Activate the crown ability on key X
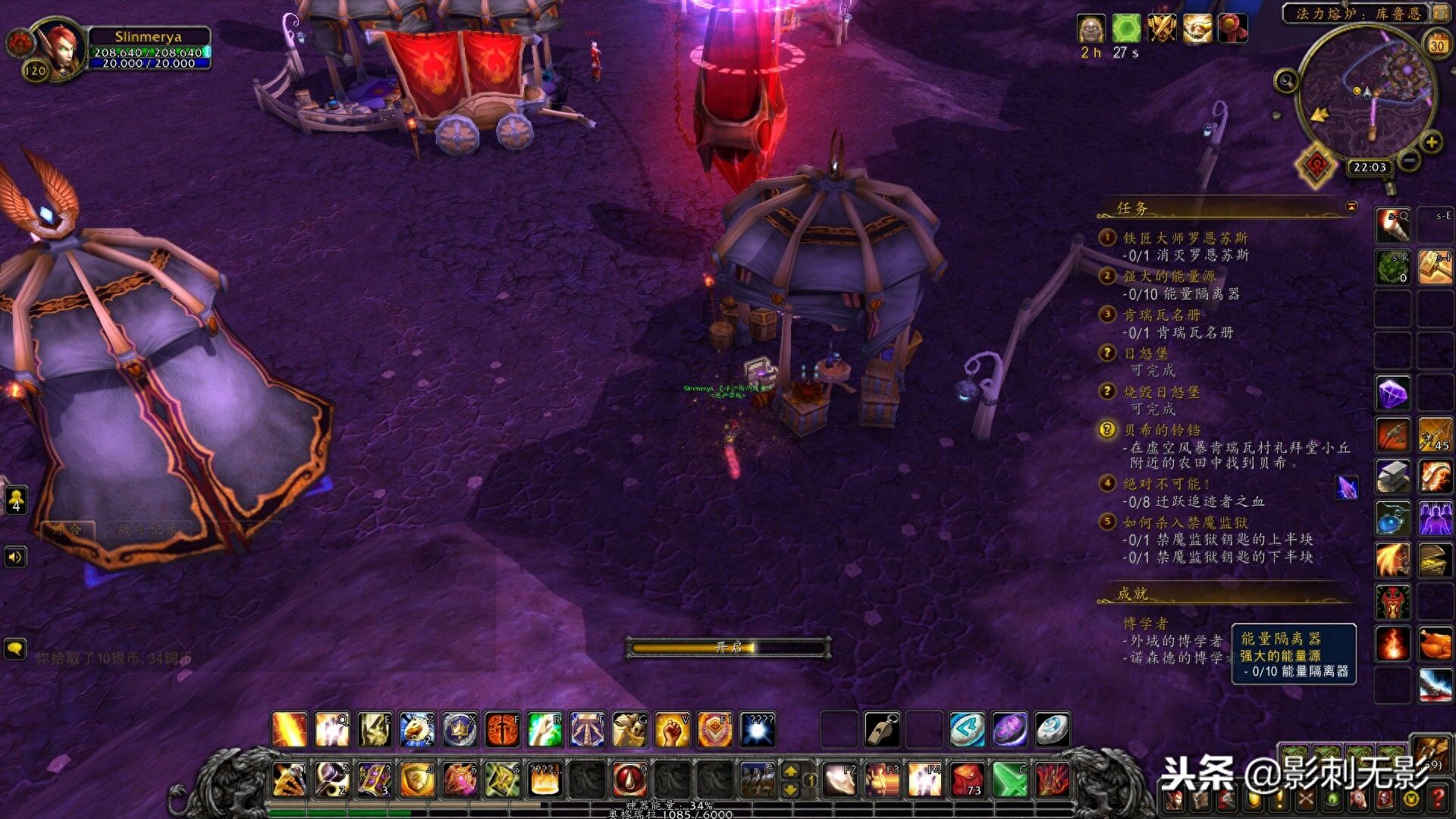 [460, 730]
